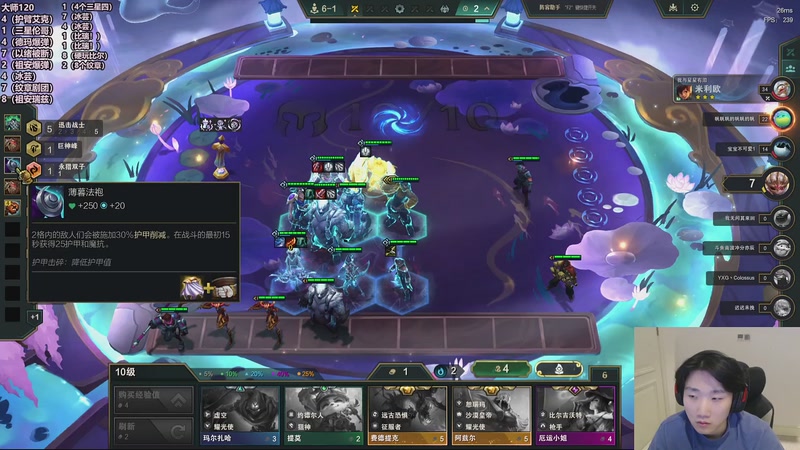Open the 迅击战士 trait entry
The width and height of the screenshot is (800, 450).
click(60, 127)
